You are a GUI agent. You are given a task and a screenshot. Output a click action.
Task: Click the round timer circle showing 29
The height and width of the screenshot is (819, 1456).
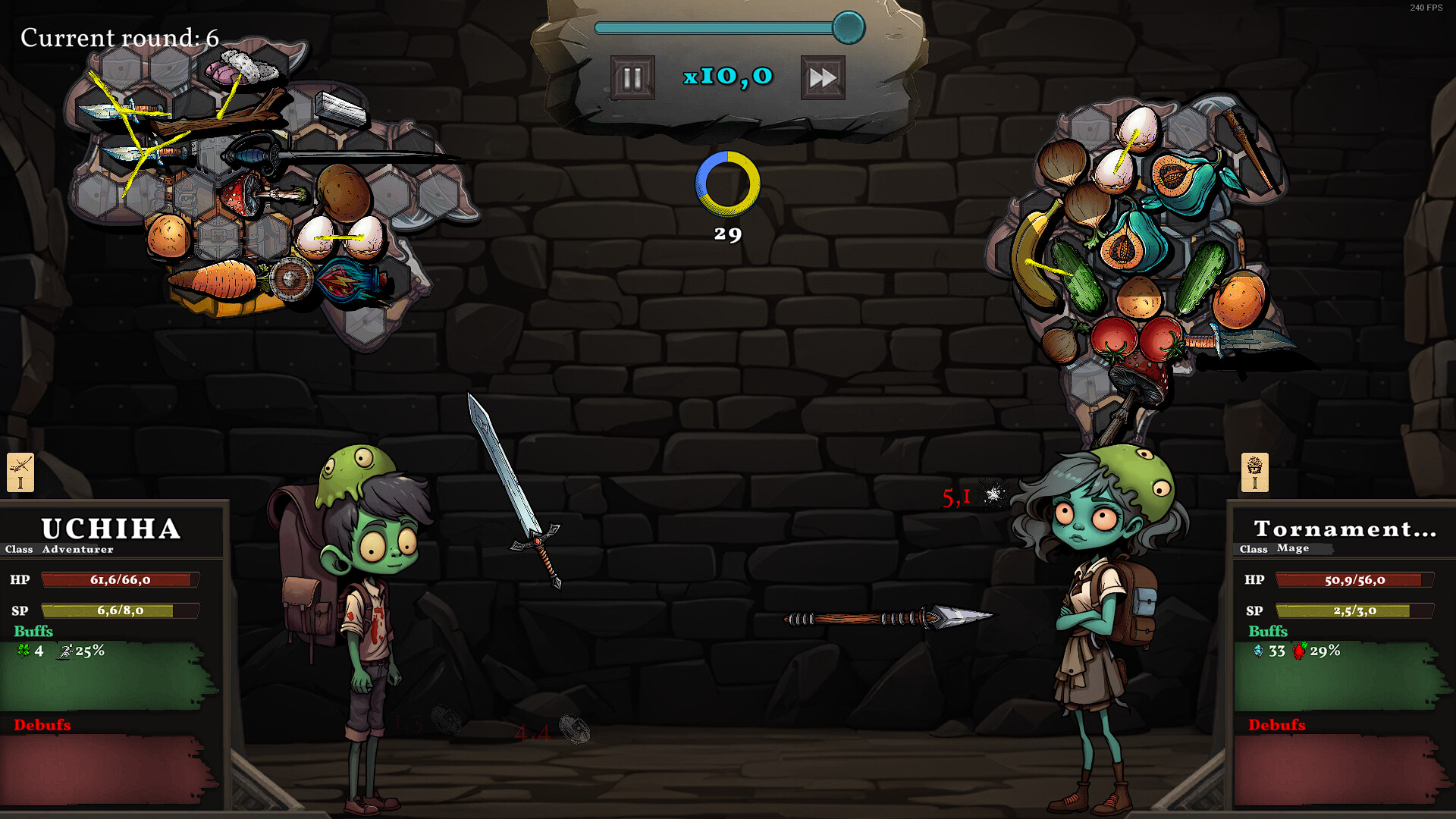click(x=727, y=182)
